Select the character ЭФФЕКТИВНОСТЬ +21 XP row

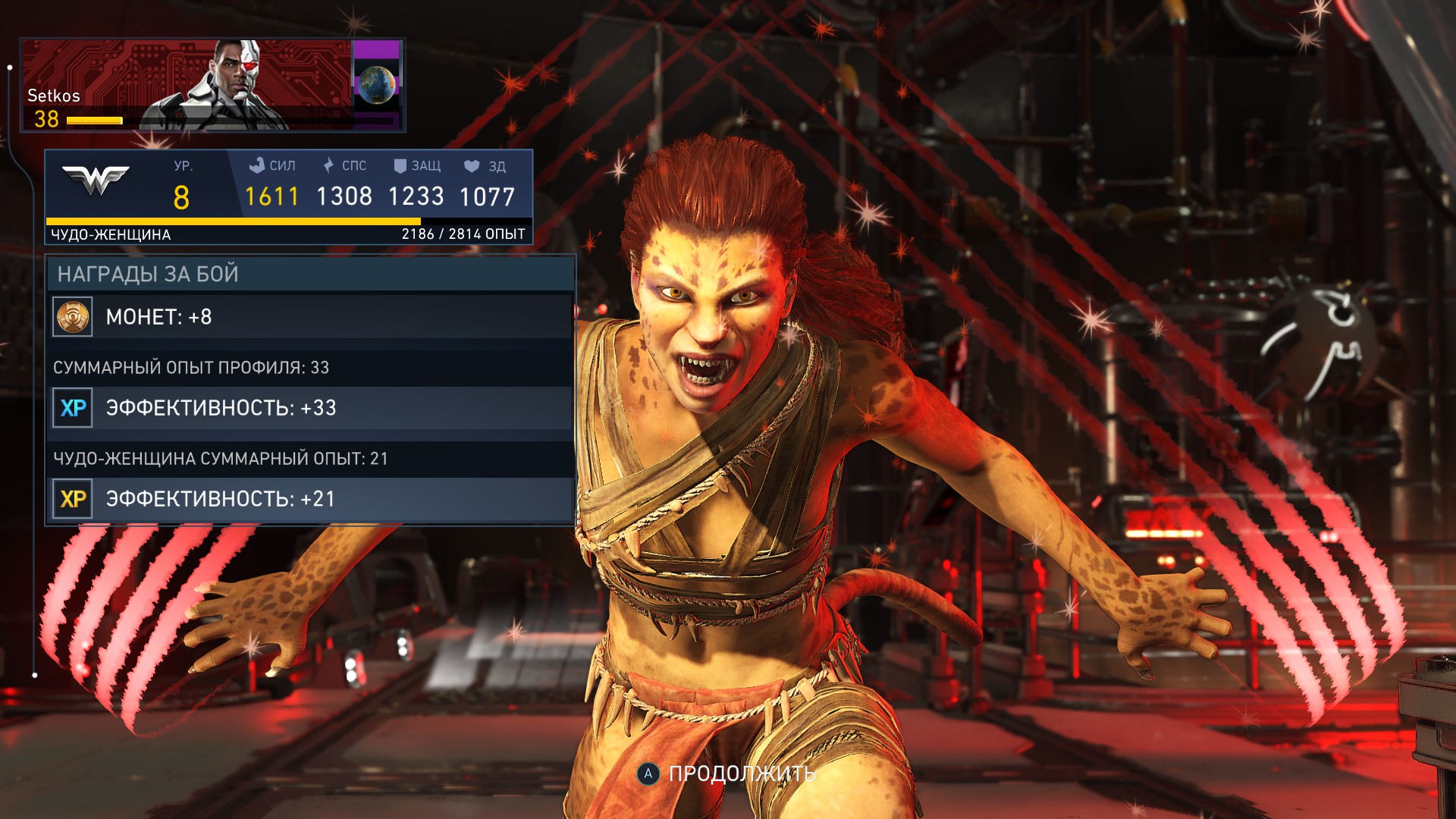click(x=311, y=499)
